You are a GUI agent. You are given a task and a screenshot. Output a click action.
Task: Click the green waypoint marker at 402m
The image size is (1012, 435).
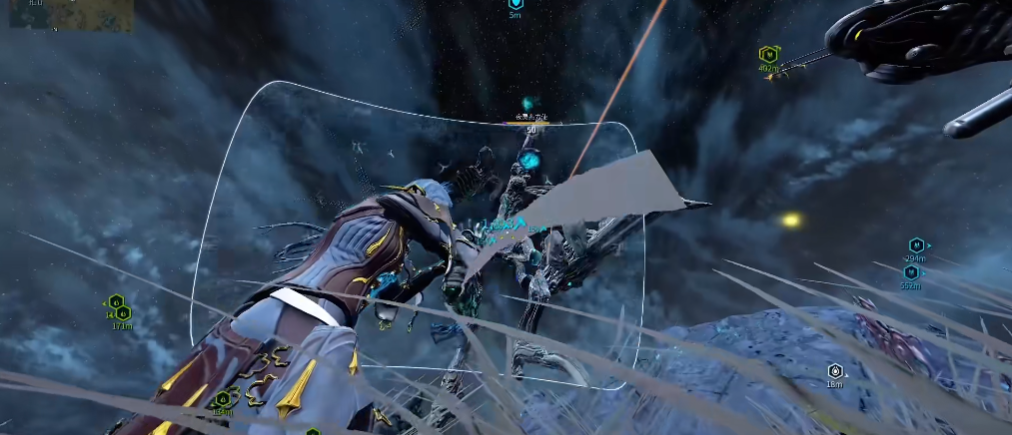[x=768, y=55]
